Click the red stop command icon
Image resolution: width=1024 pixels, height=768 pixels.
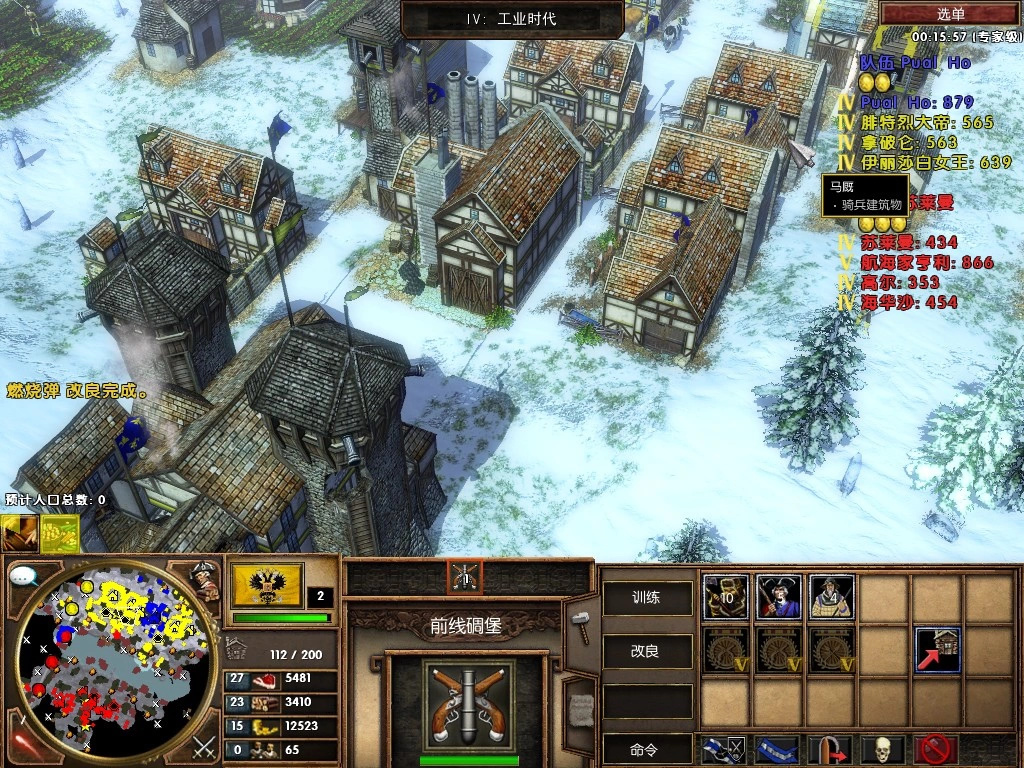pyautogui.click(x=936, y=749)
